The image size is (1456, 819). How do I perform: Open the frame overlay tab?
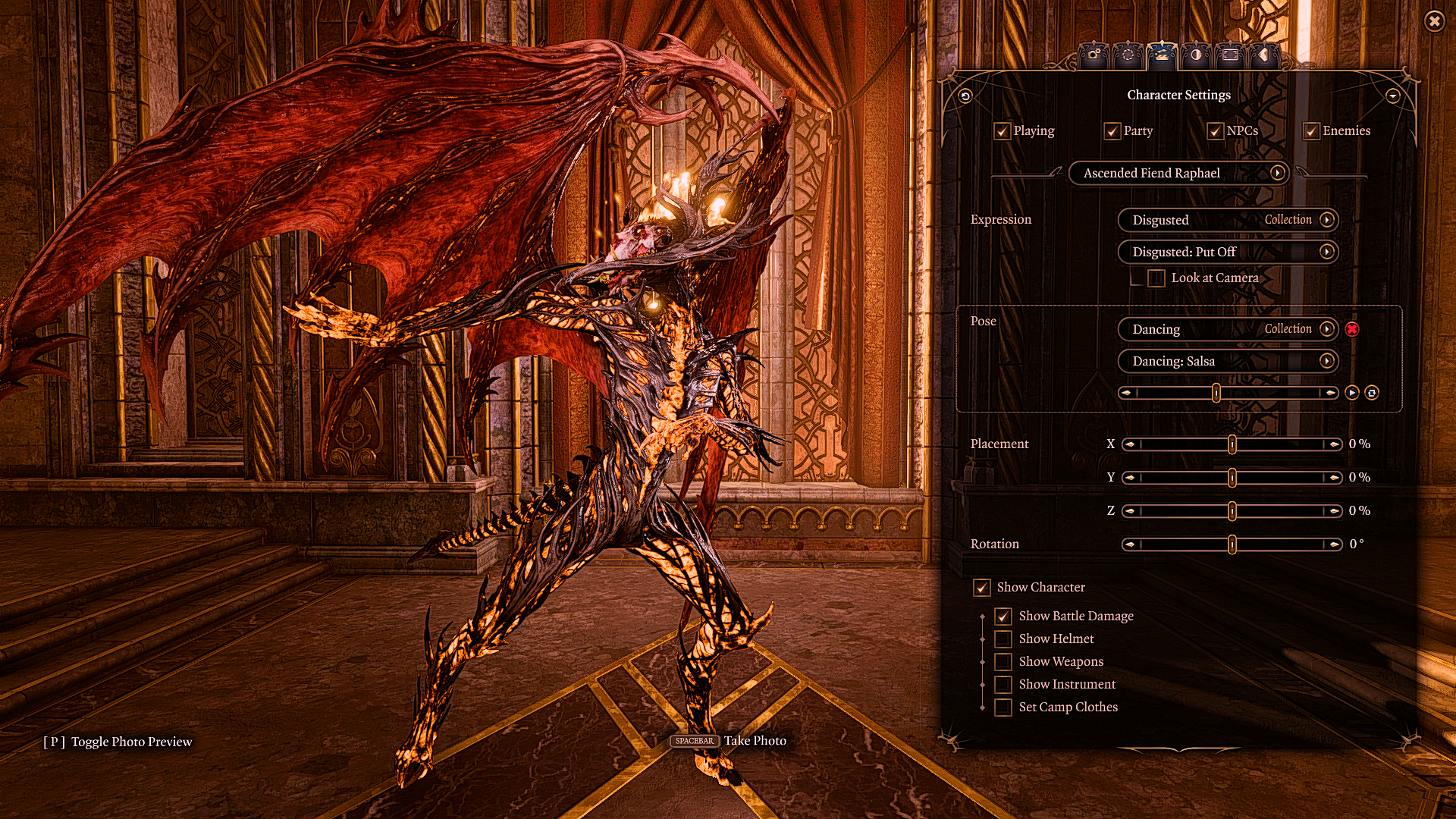[1230, 55]
